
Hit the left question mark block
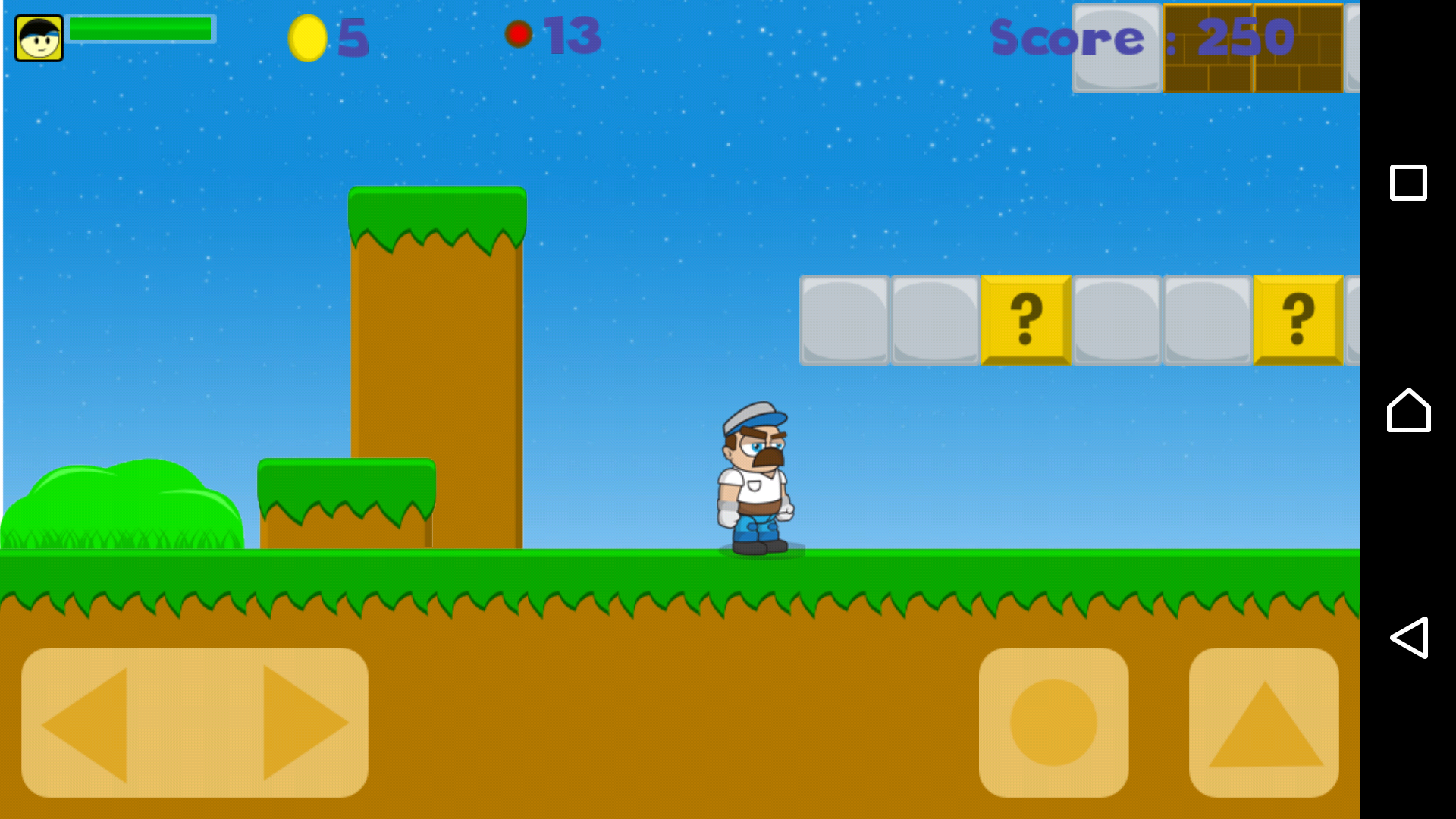[x=1025, y=320]
